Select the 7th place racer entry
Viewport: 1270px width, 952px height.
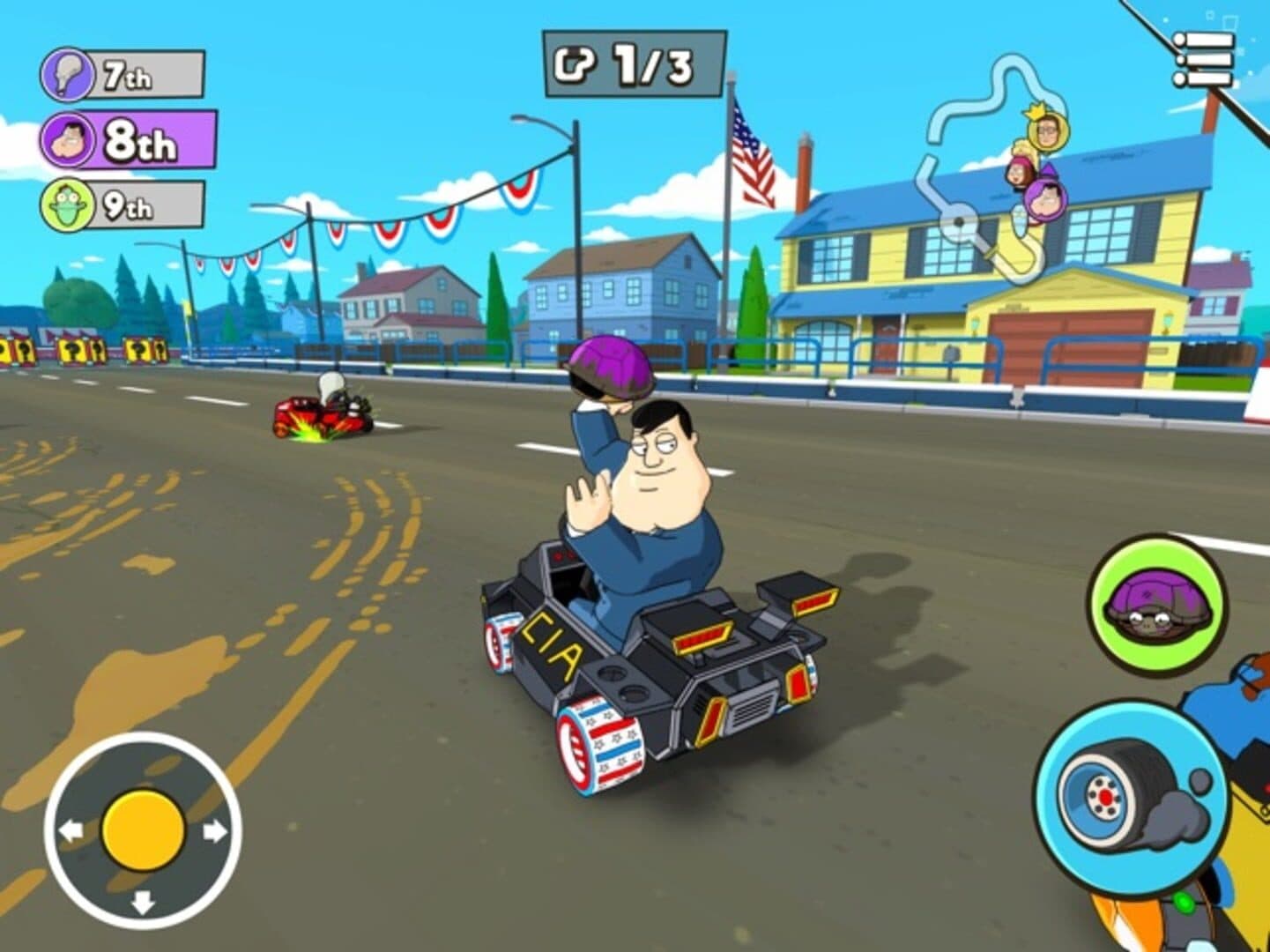click(x=123, y=75)
